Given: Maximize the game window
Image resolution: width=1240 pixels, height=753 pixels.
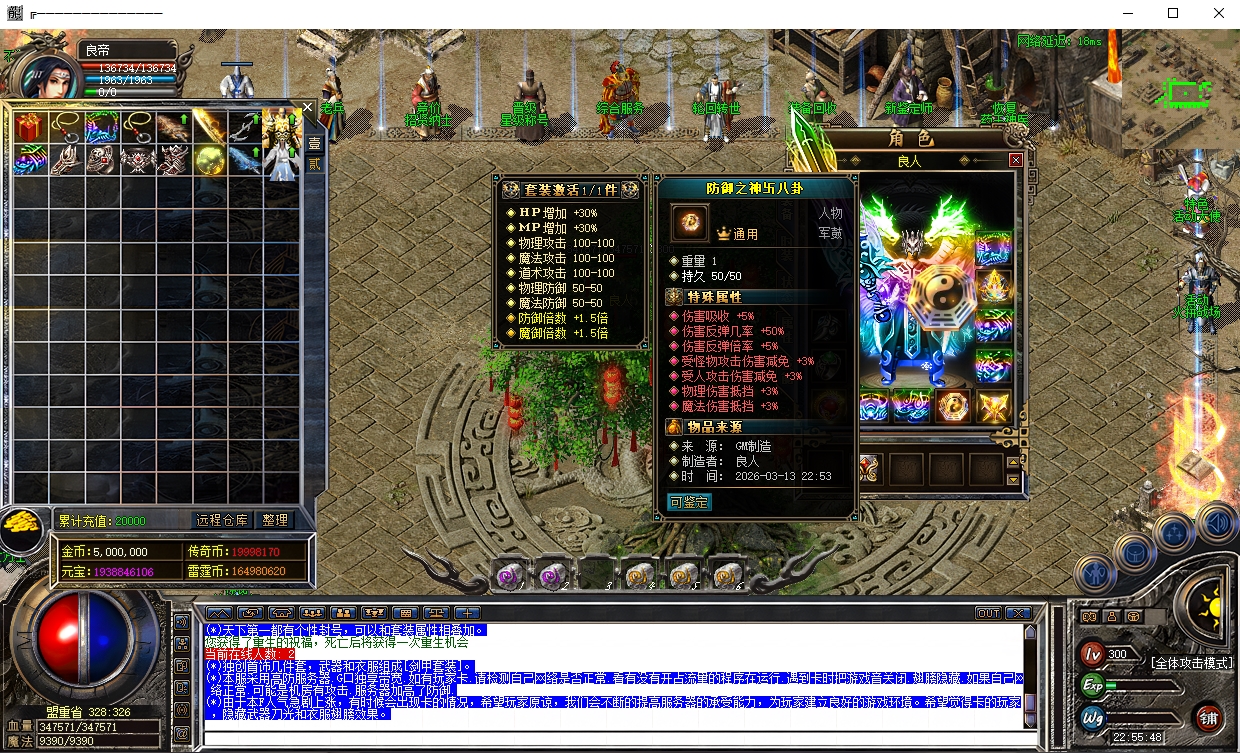Looking at the screenshot, I should [x=1173, y=14].
